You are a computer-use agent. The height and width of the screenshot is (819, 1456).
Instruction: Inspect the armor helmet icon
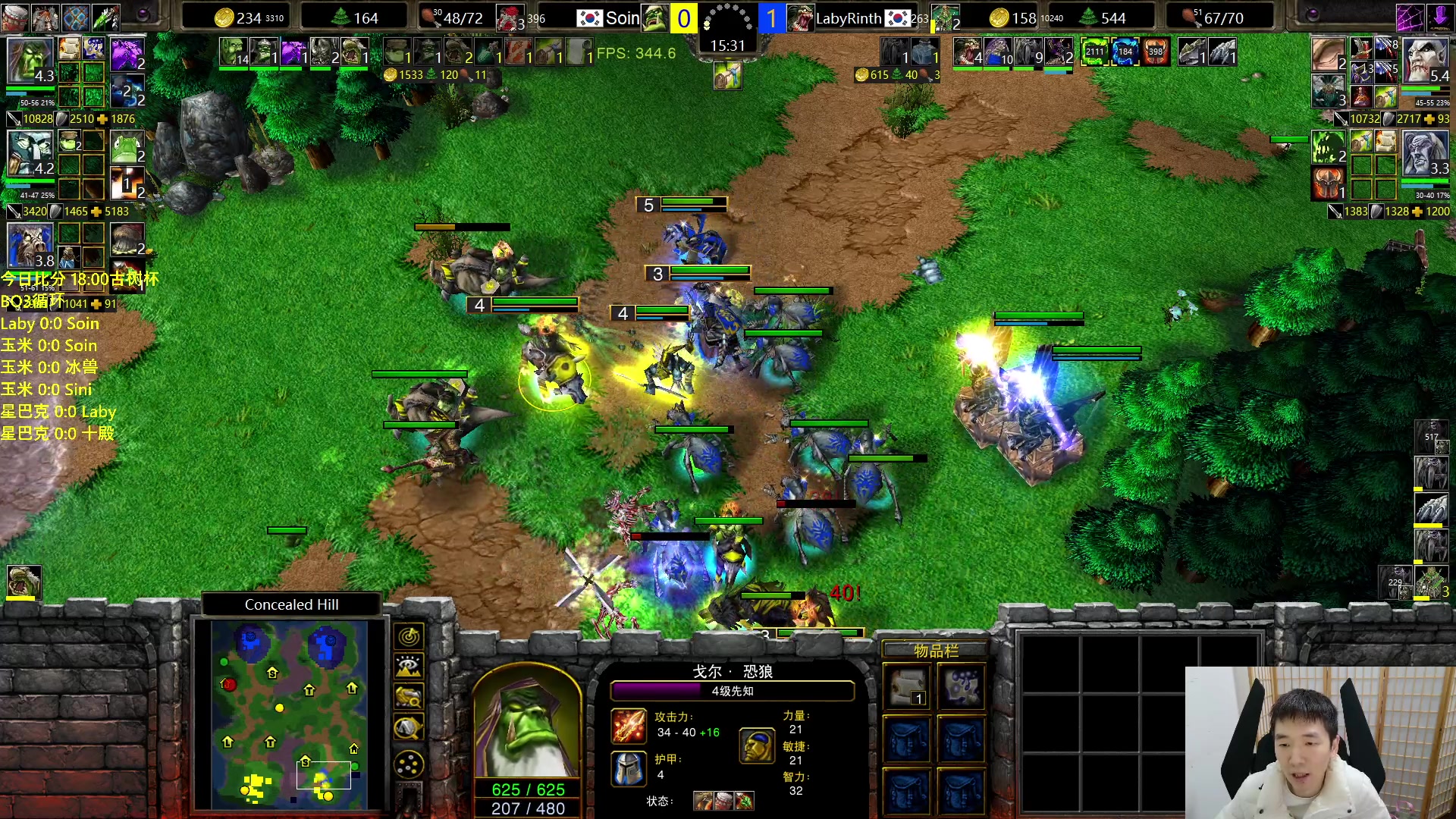629,768
